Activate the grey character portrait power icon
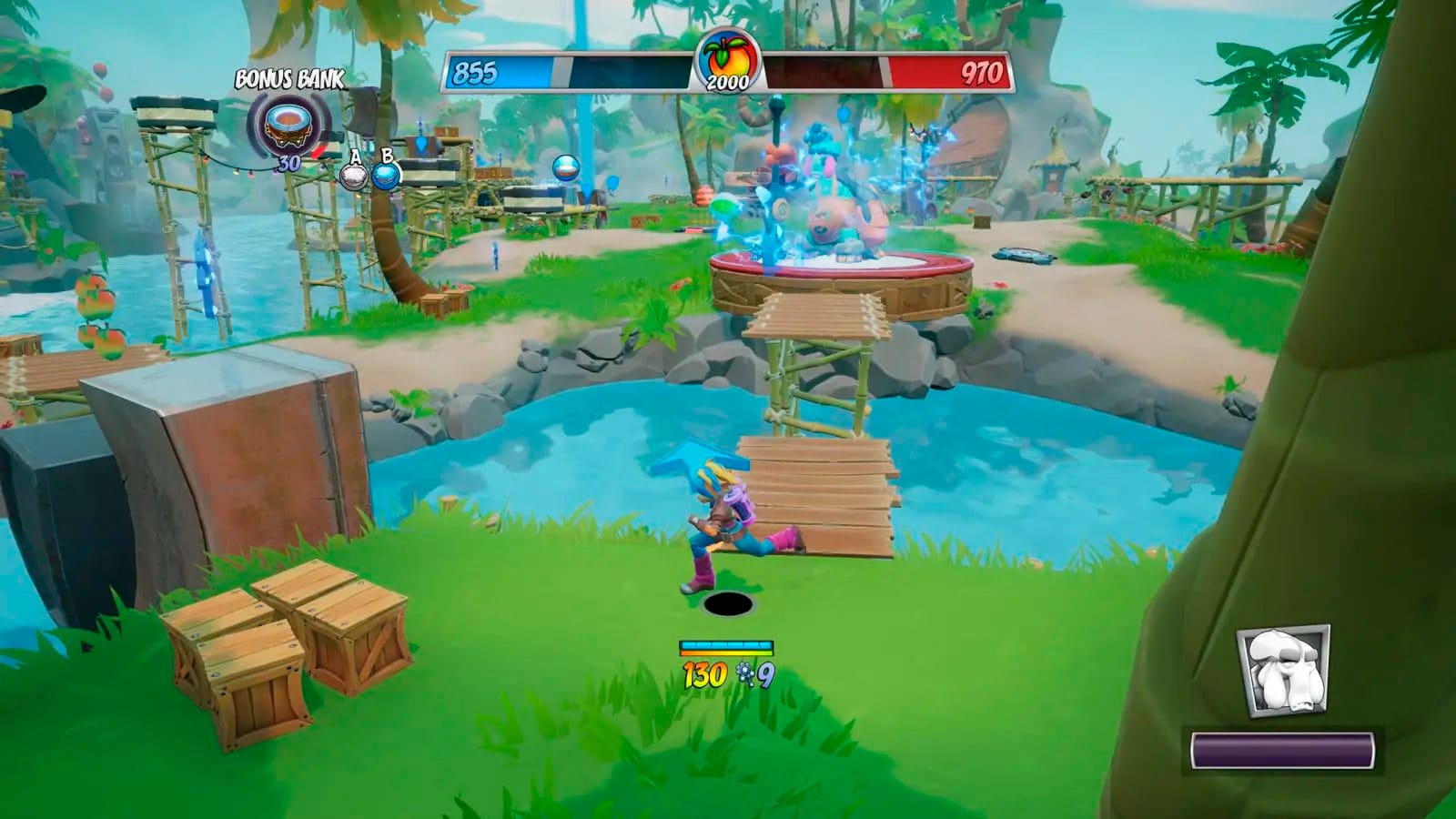1456x819 pixels. pos(1283,670)
